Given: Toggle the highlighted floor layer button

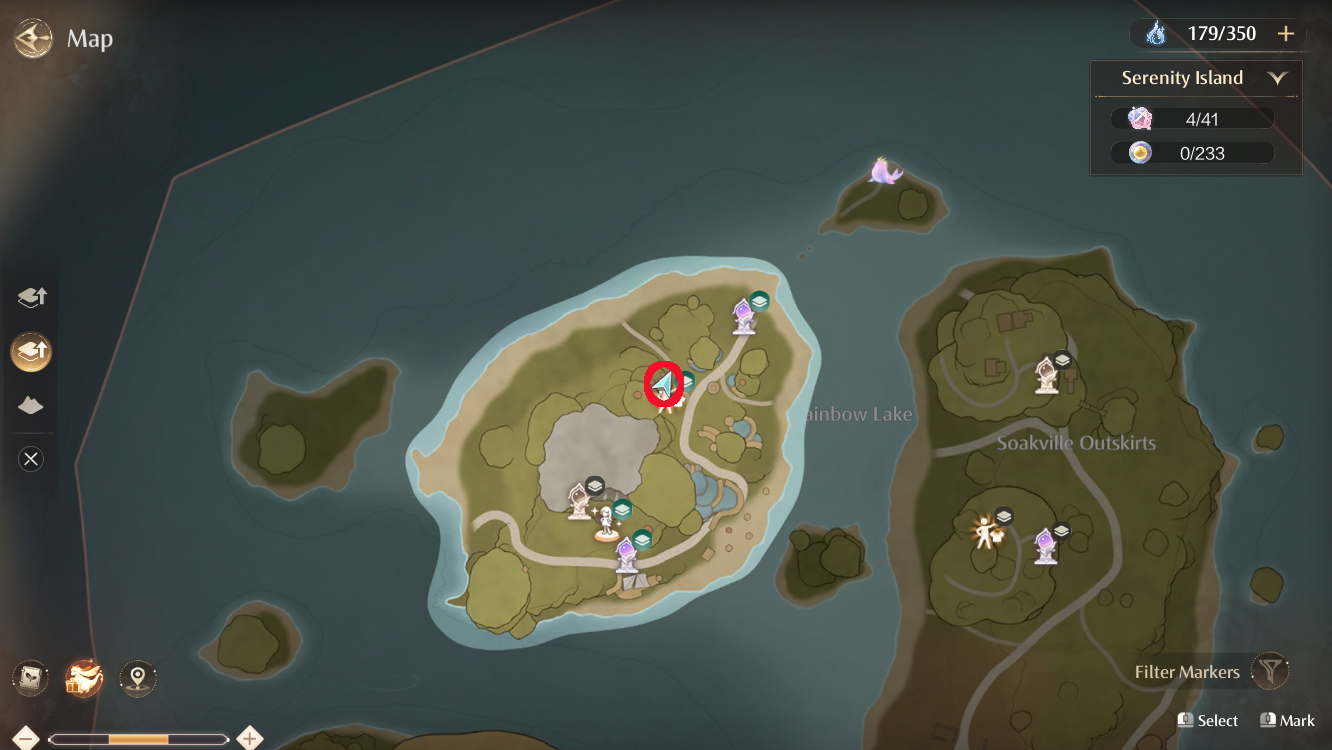Looking at the screenshot, I should 31,351.
